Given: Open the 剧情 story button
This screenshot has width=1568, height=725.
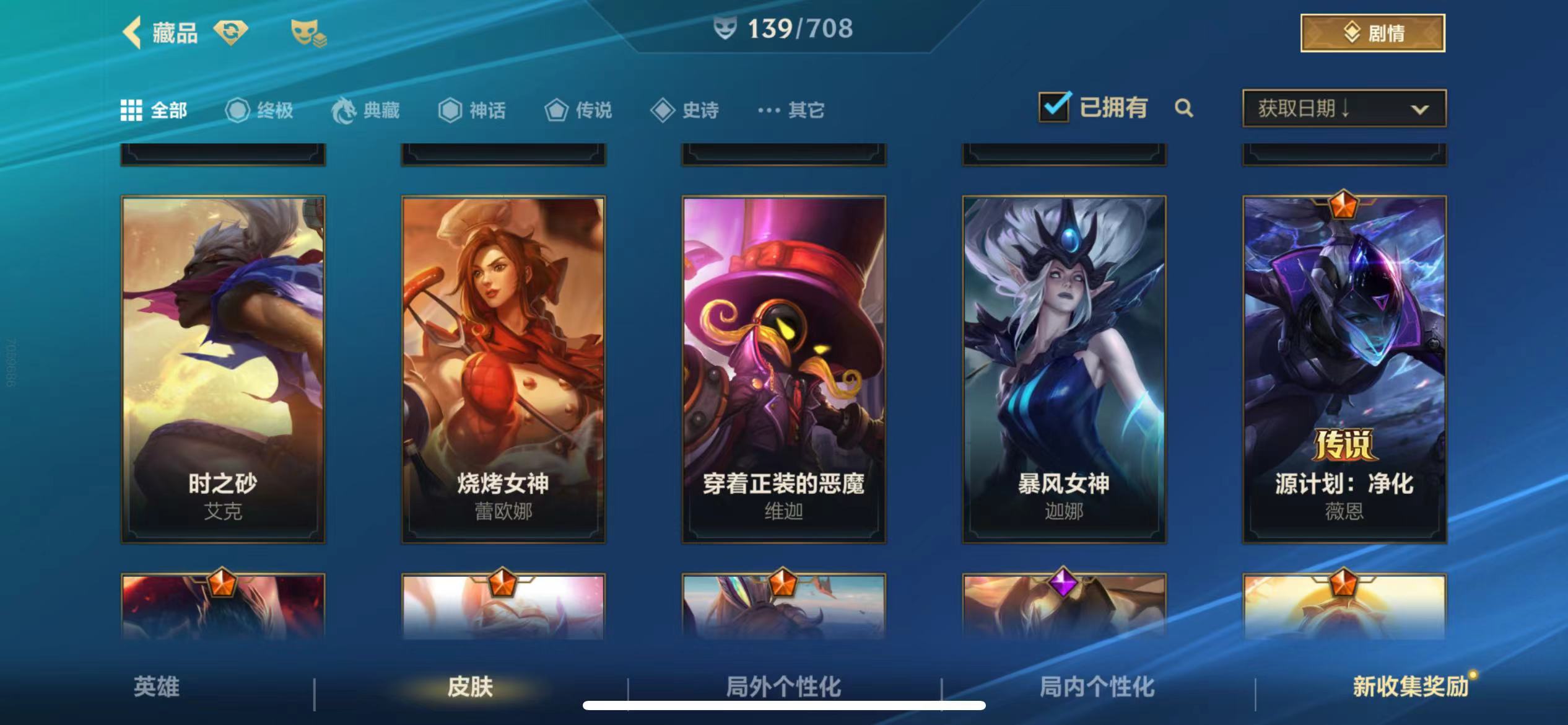Looking at the screenshot, I should coord(1372,33).
